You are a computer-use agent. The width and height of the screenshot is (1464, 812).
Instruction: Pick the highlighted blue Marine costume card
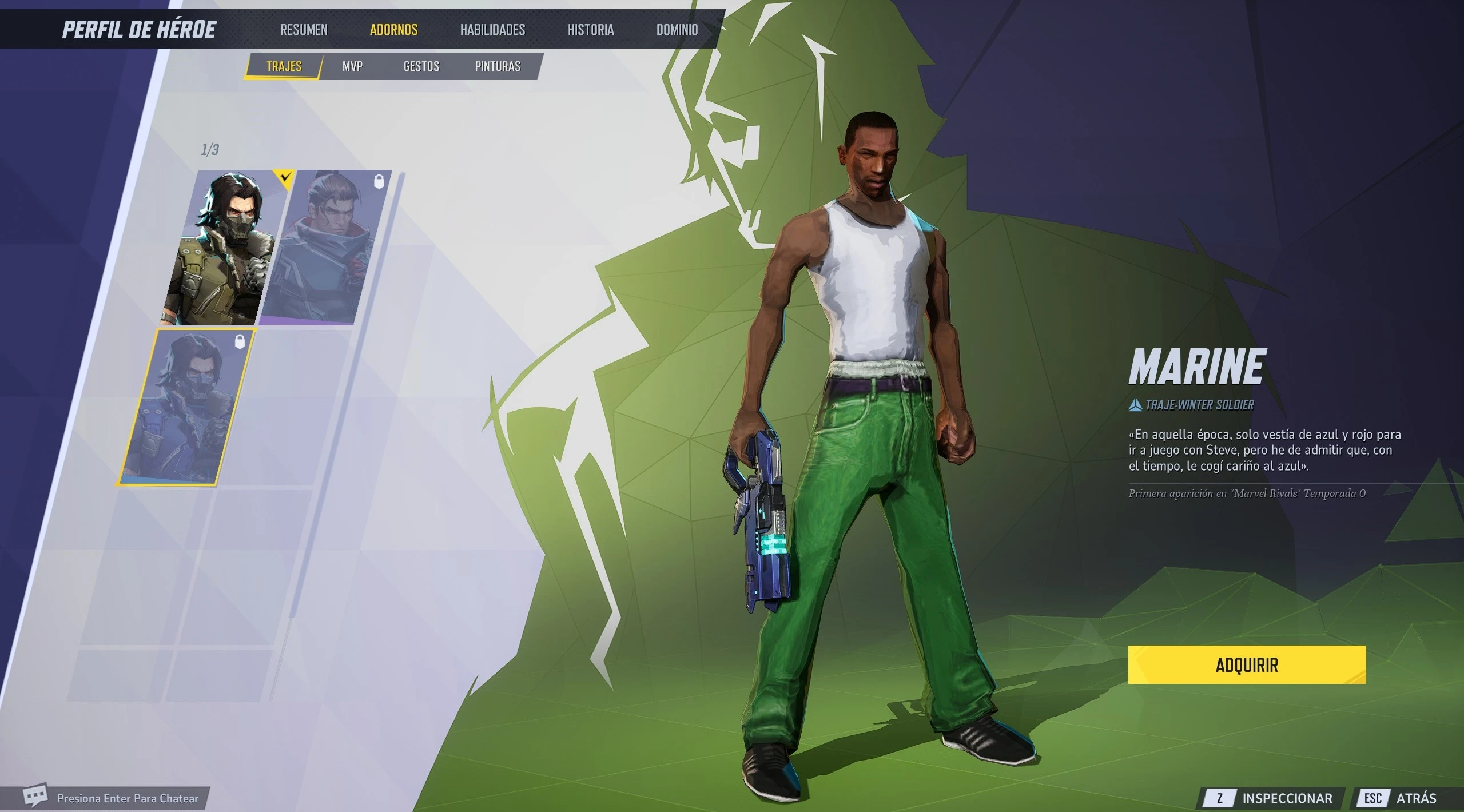click(x=188, y=407)
